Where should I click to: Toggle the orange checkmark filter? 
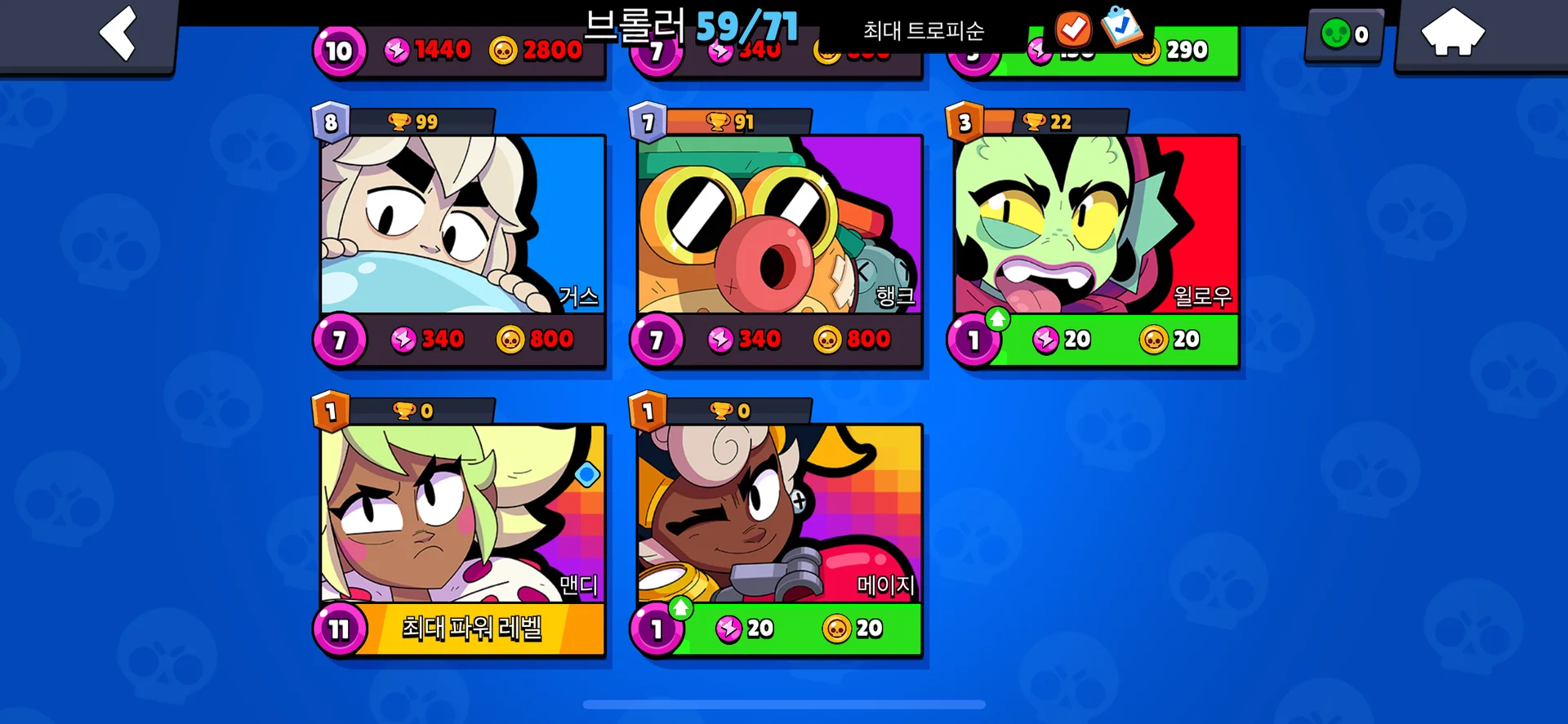click(1073, 29)
